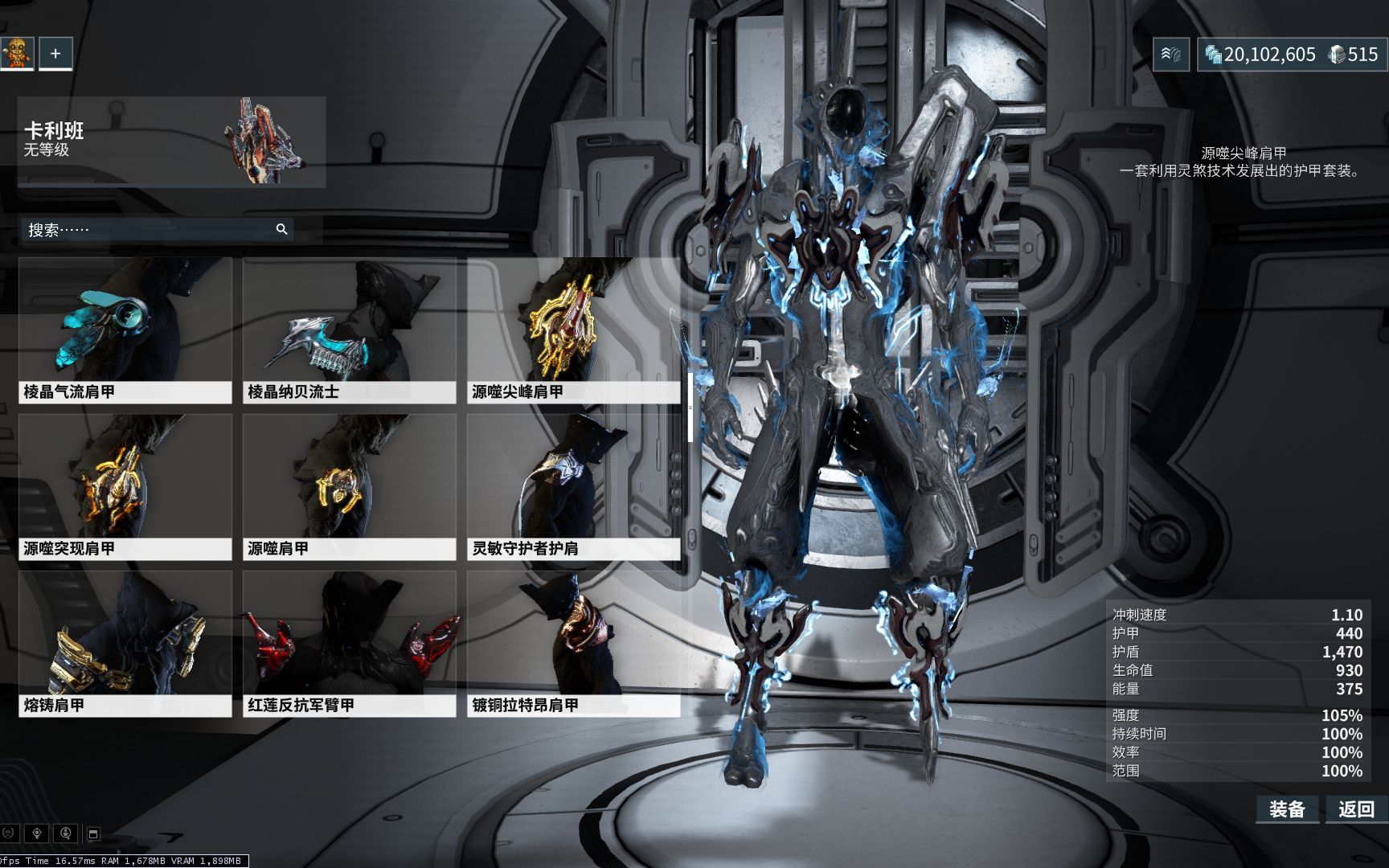Click the plus button beside the avatar
The width and height of the screenshot is (1389, 868).
coord(55,54)
